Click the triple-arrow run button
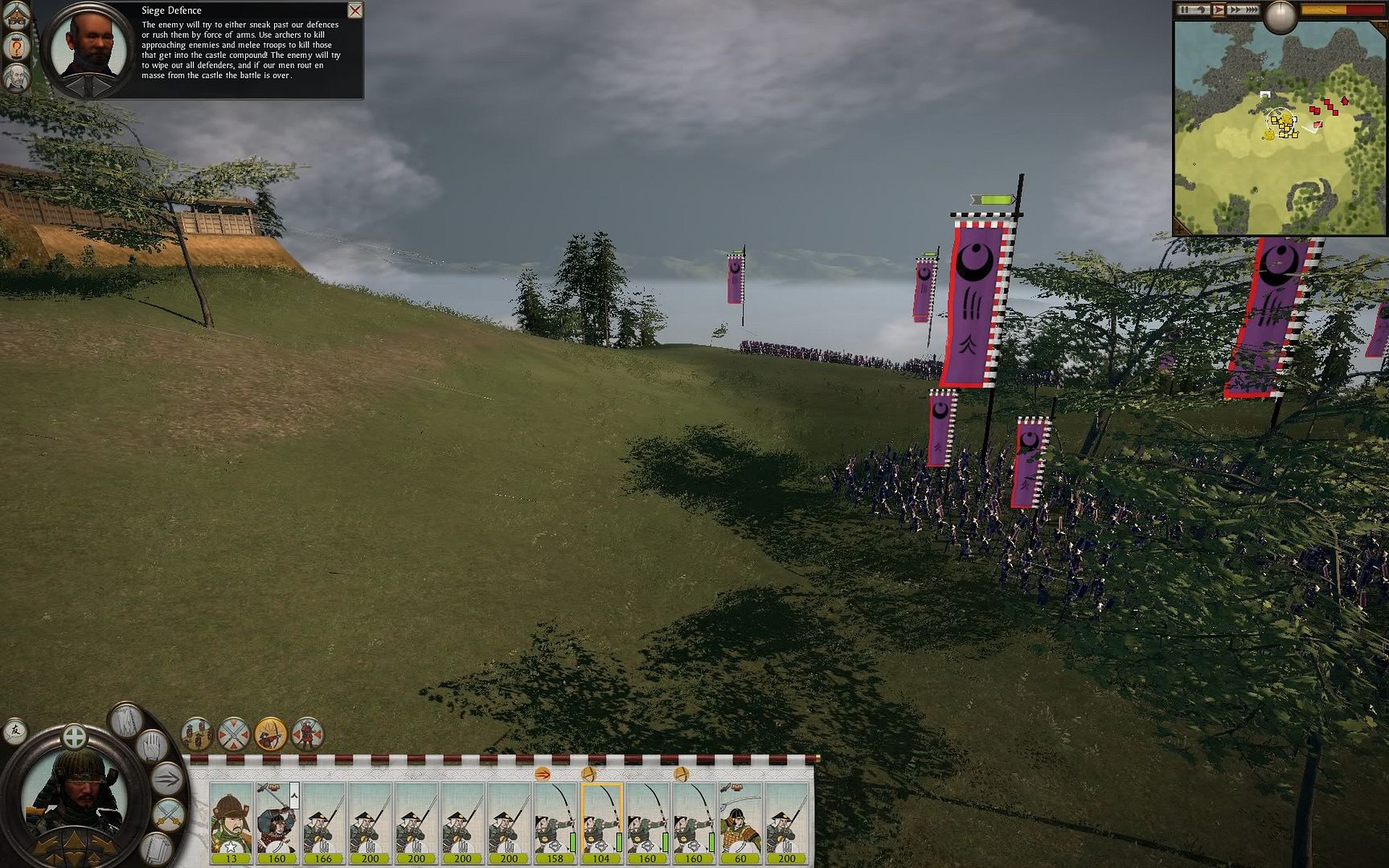Image resolution: width=1389 pixels, height=868 pixels. [x=168, y=778]
